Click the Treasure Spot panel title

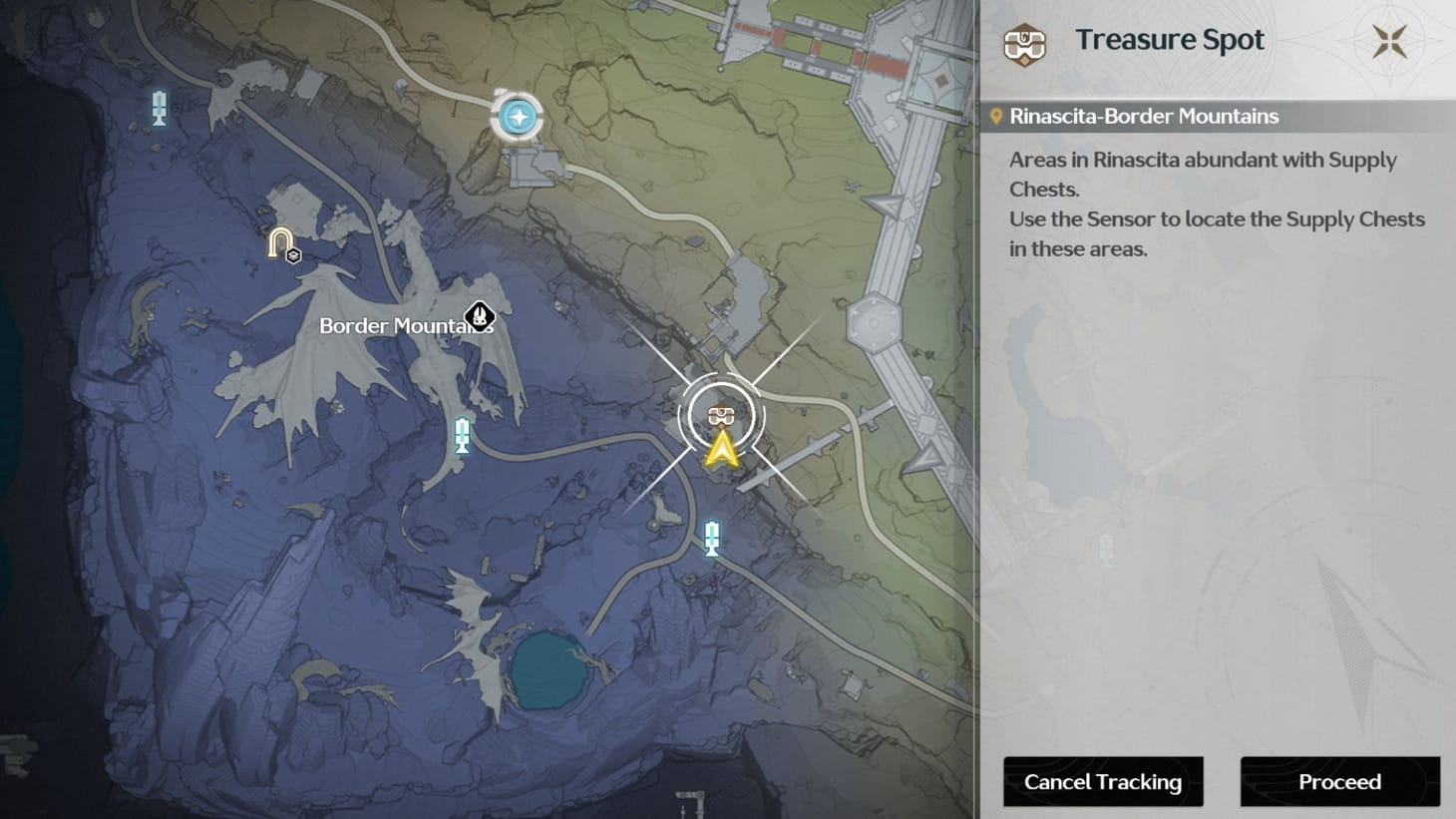tap(1169, 40)
